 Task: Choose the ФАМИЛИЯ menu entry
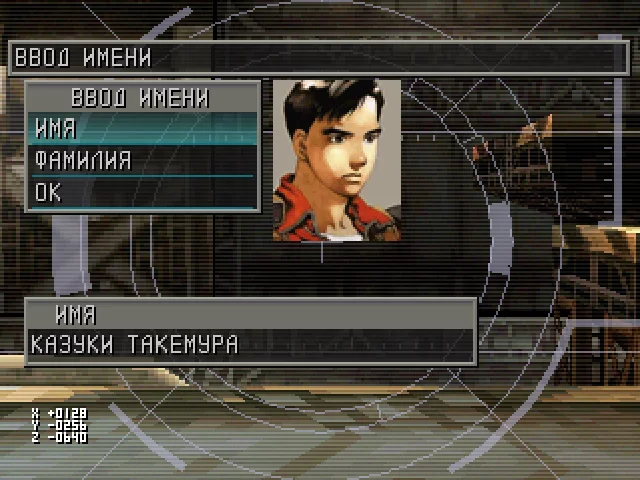click(143, 160)
